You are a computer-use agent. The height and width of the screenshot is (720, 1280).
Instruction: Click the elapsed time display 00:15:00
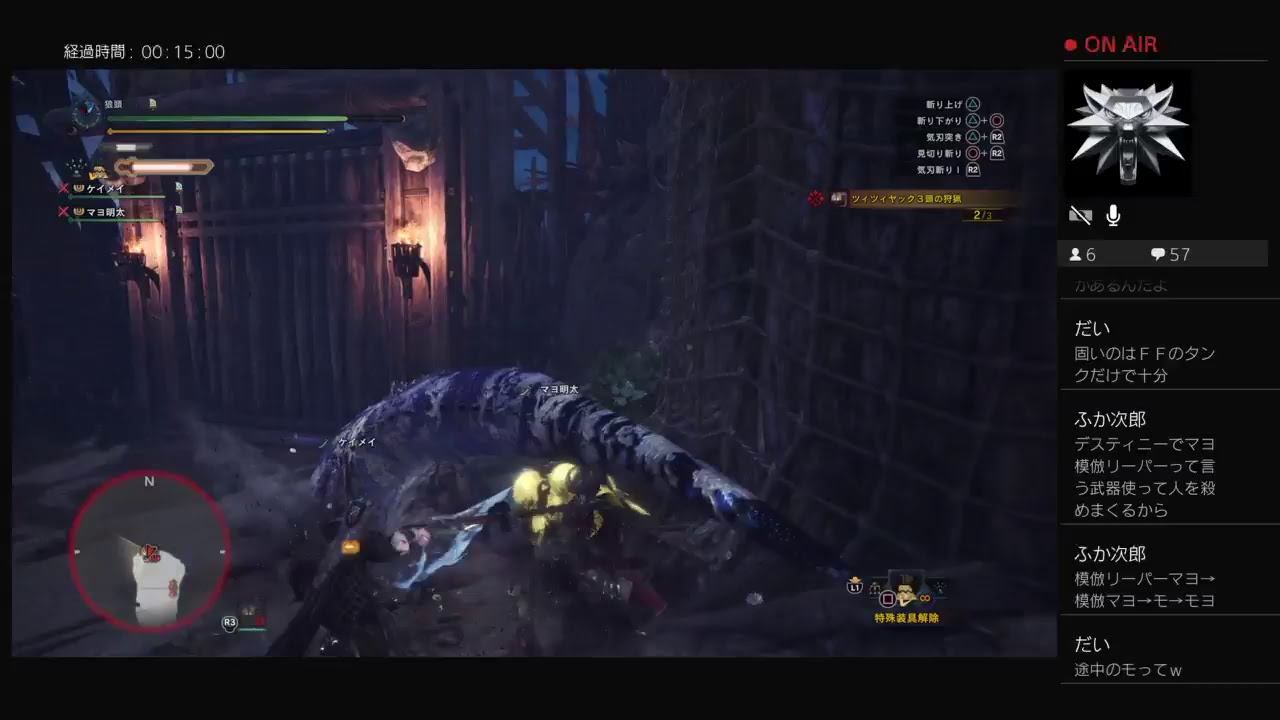pyautogui.click(x=146, y=51)
